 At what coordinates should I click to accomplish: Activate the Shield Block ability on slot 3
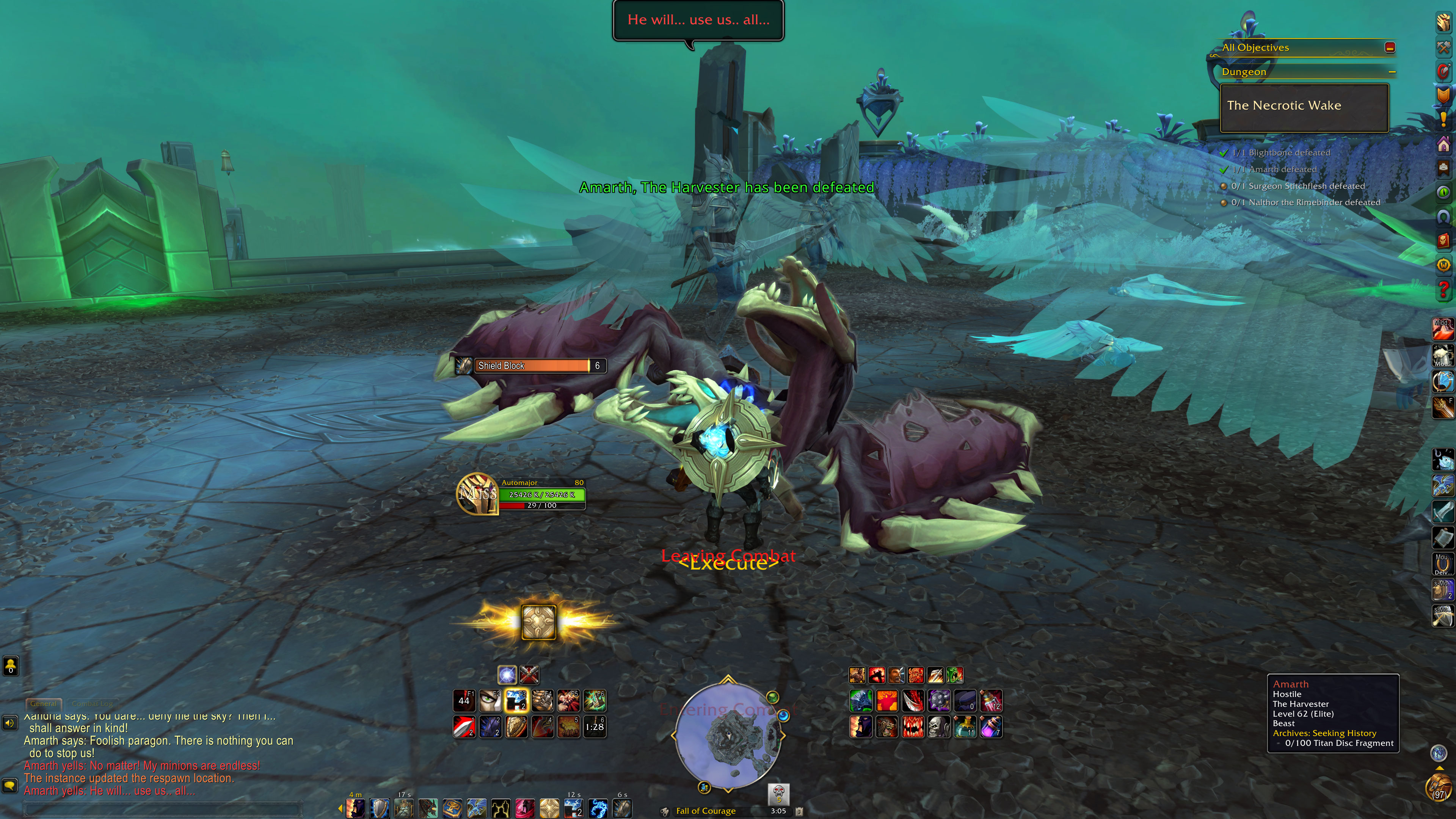click(516, 727)
